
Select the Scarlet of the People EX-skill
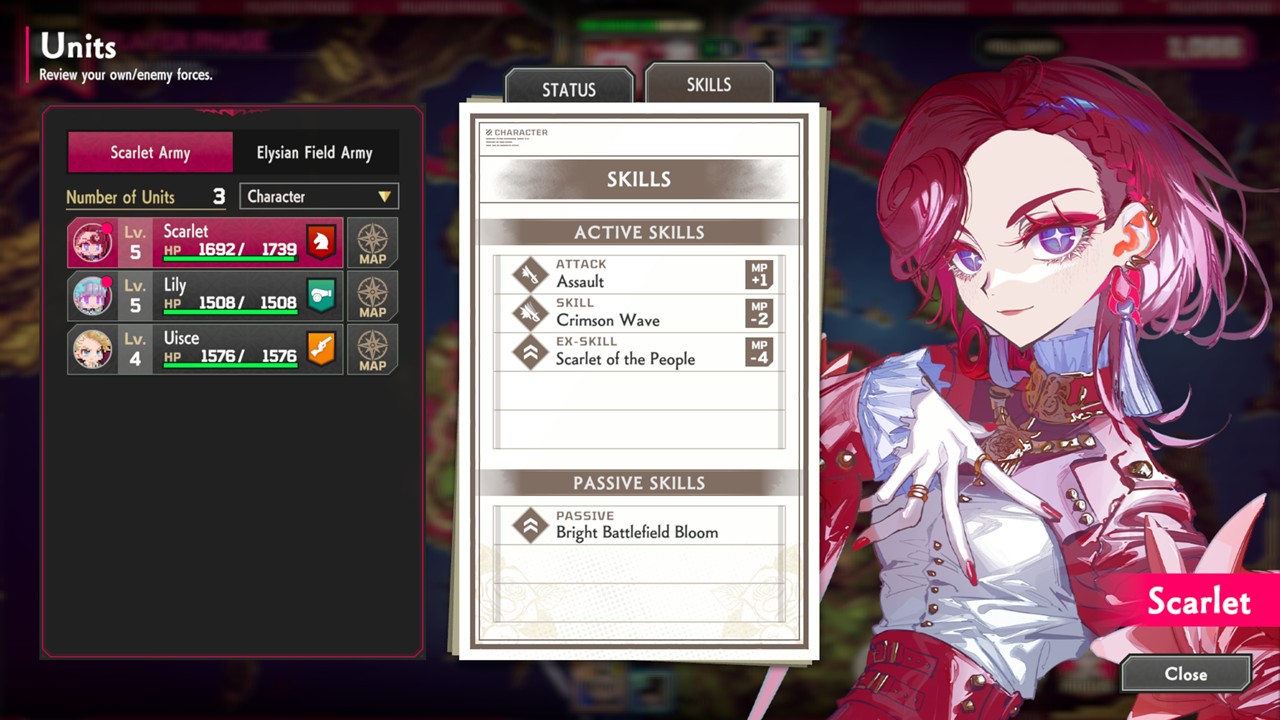[639, 352]
